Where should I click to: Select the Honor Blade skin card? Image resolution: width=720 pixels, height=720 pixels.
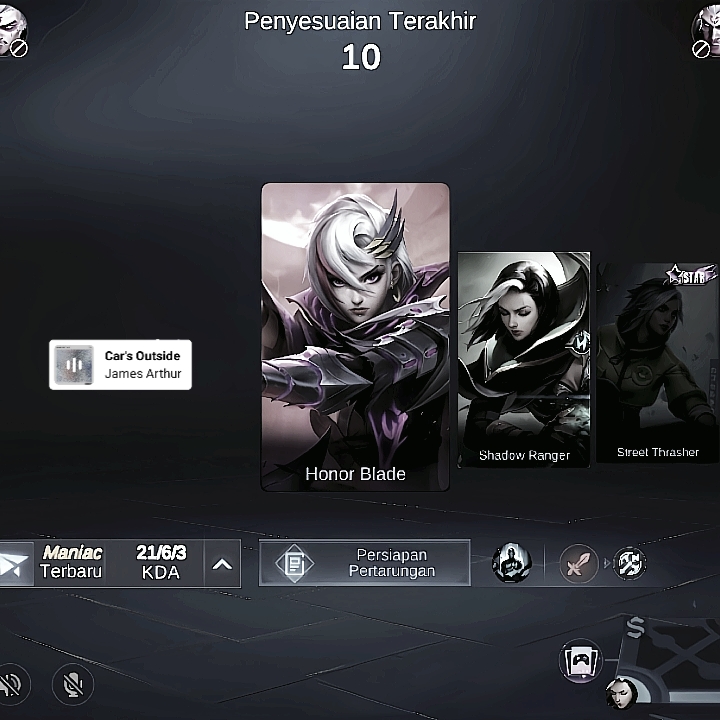click(x=355, y=337)
